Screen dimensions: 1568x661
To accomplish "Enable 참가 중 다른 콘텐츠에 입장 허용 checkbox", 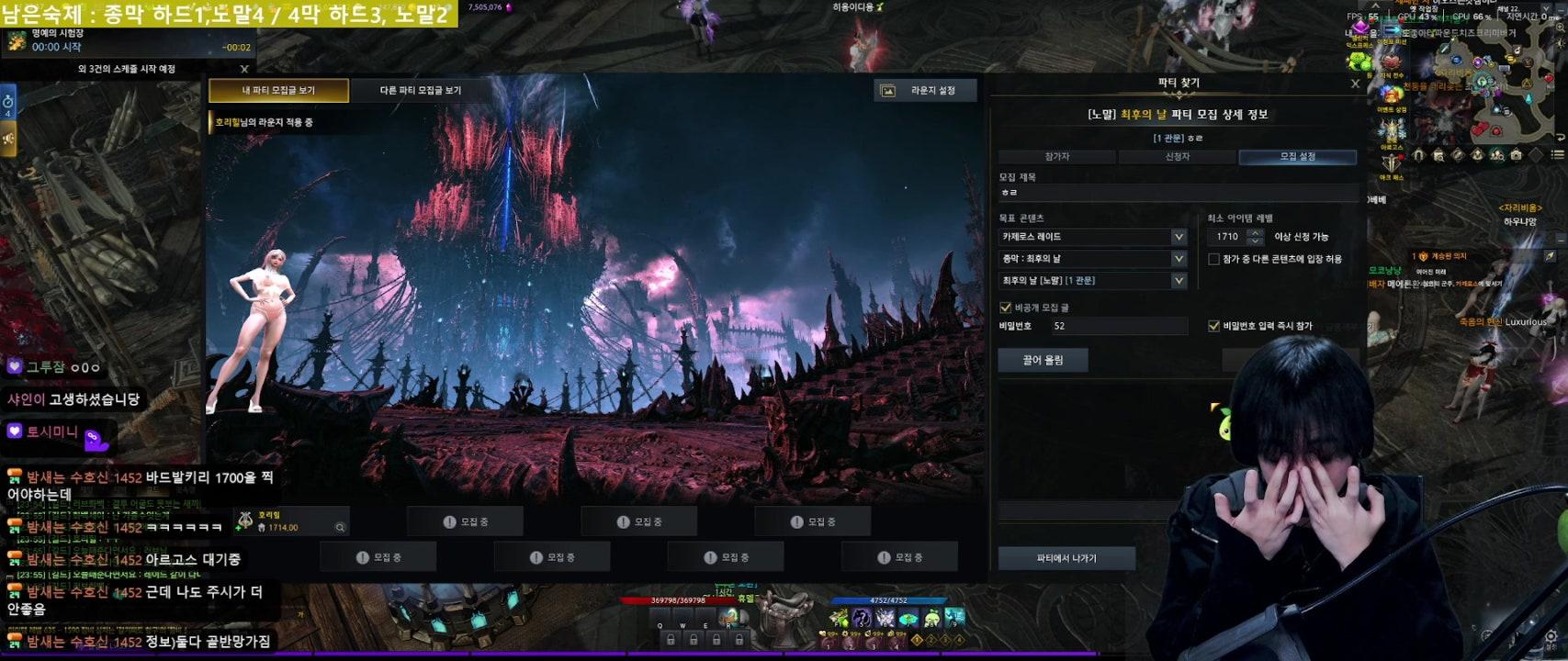I will [x=1213, y=260].
